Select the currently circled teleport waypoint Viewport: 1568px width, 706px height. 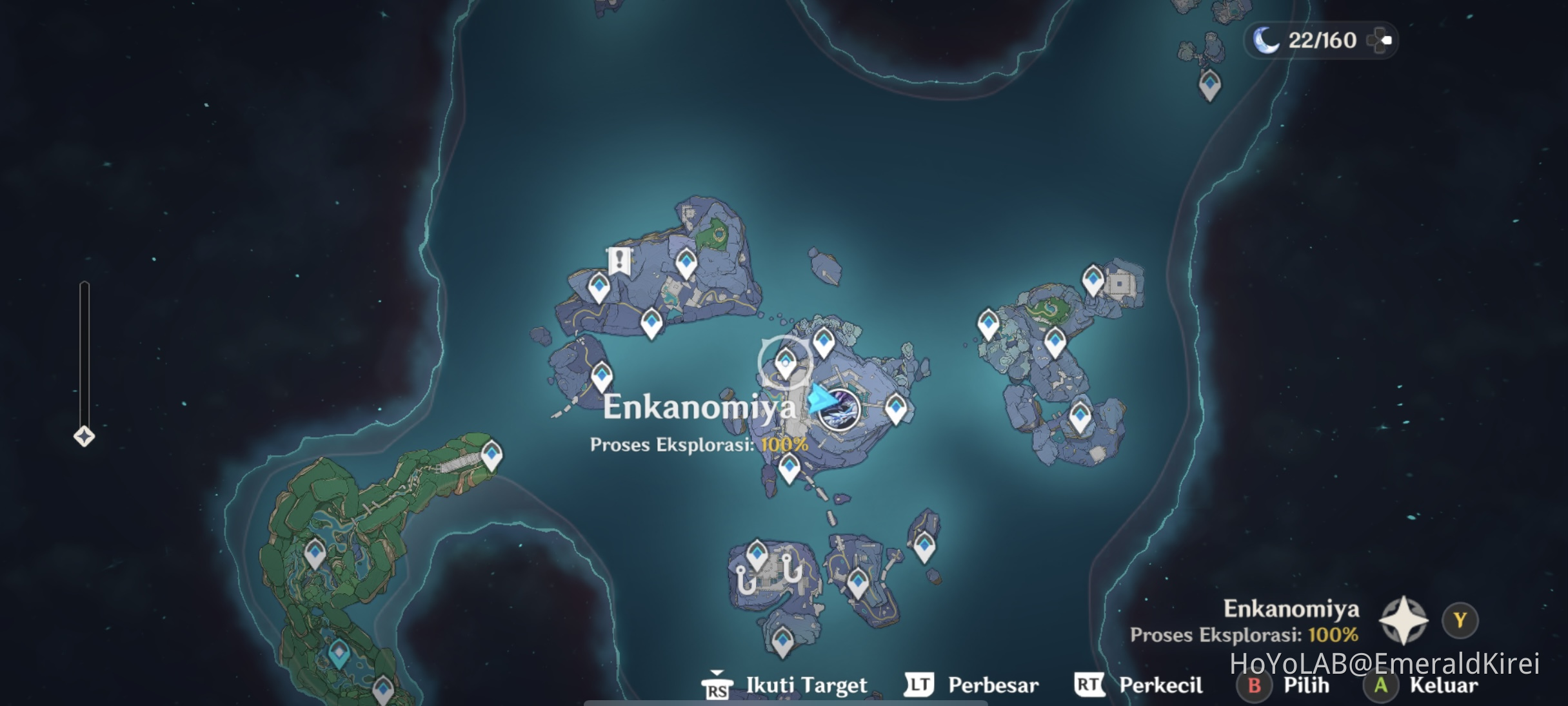point(785,362)
